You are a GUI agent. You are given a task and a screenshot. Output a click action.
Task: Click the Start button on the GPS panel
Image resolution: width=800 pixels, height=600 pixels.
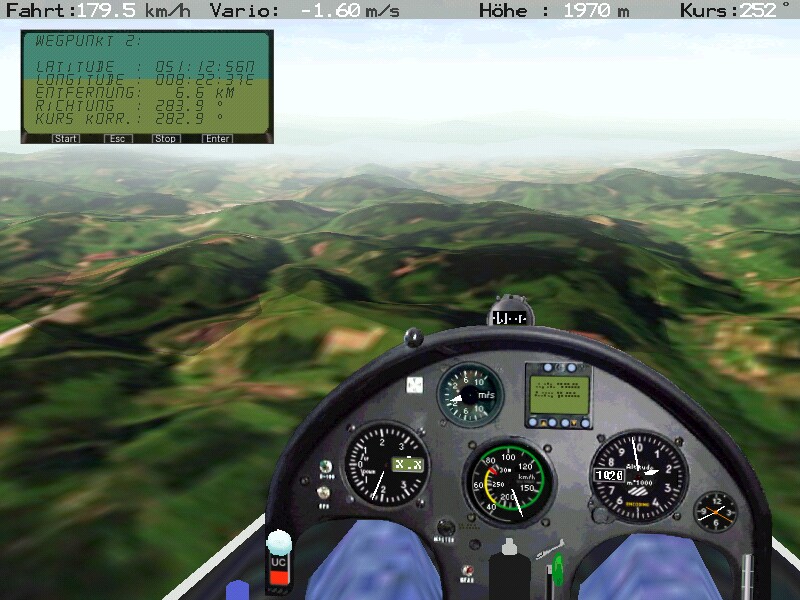tap(66, 139)
